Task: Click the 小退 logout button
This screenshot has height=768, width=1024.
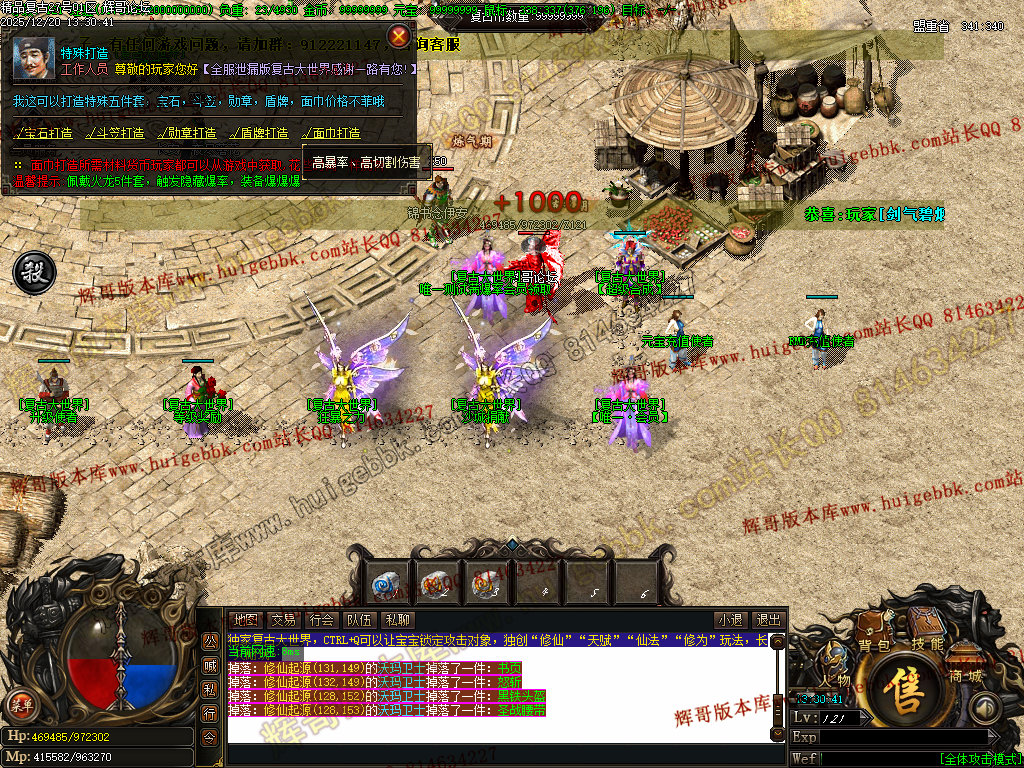Action: coord(730,620)
